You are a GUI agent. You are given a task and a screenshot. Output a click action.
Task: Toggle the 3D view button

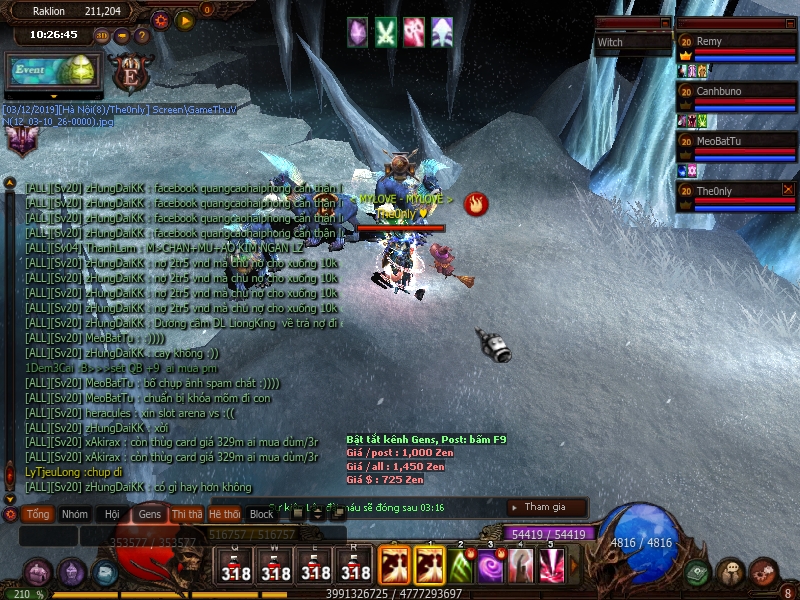[102, 36]
